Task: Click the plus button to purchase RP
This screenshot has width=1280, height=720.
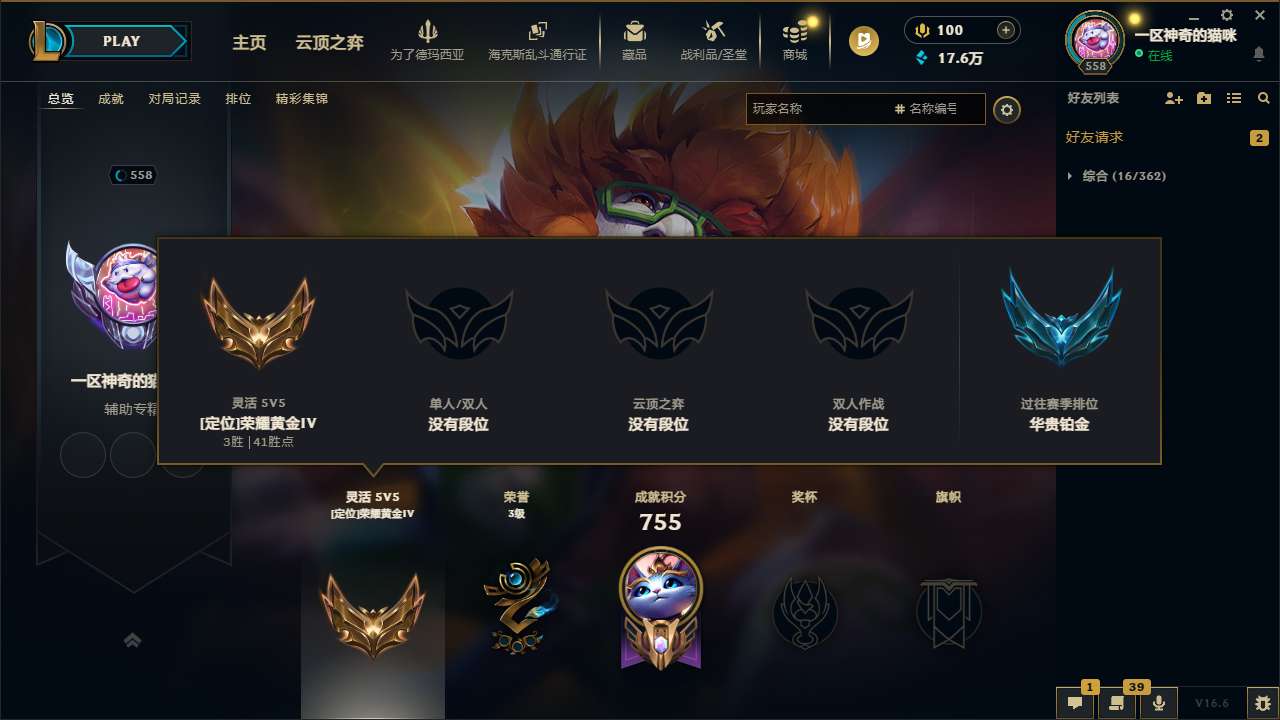Action: pyautogui.click(x=1006, y=30)
